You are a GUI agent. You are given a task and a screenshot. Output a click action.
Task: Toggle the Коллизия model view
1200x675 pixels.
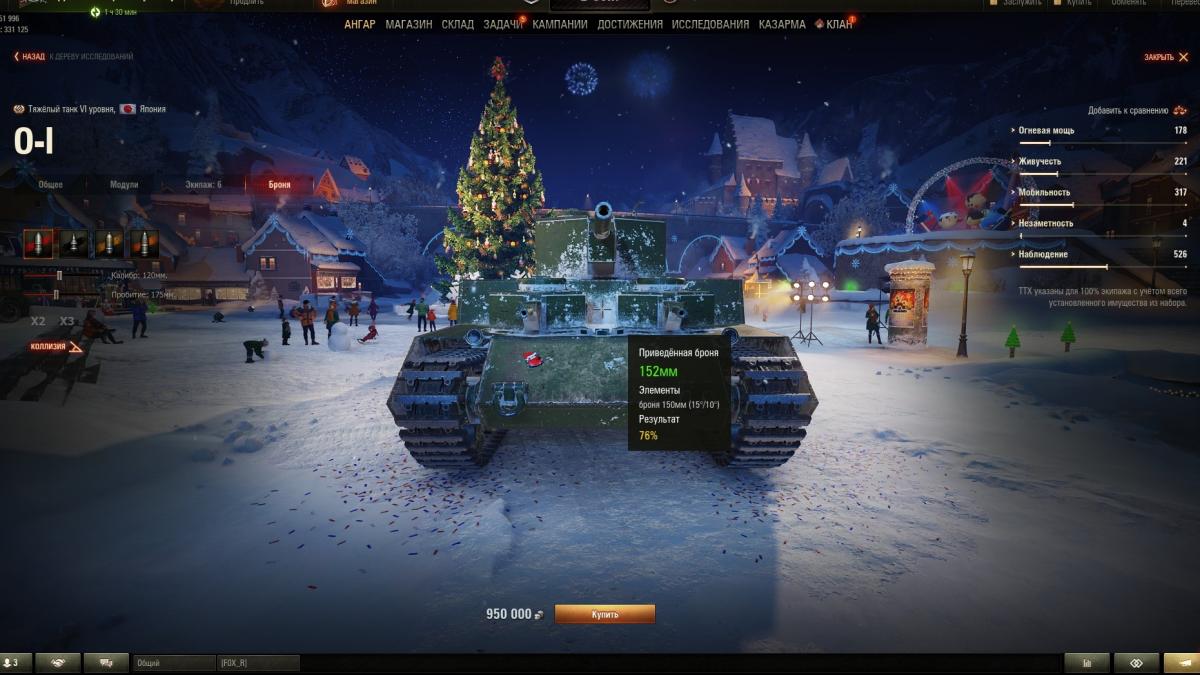[x=55, y=347]
